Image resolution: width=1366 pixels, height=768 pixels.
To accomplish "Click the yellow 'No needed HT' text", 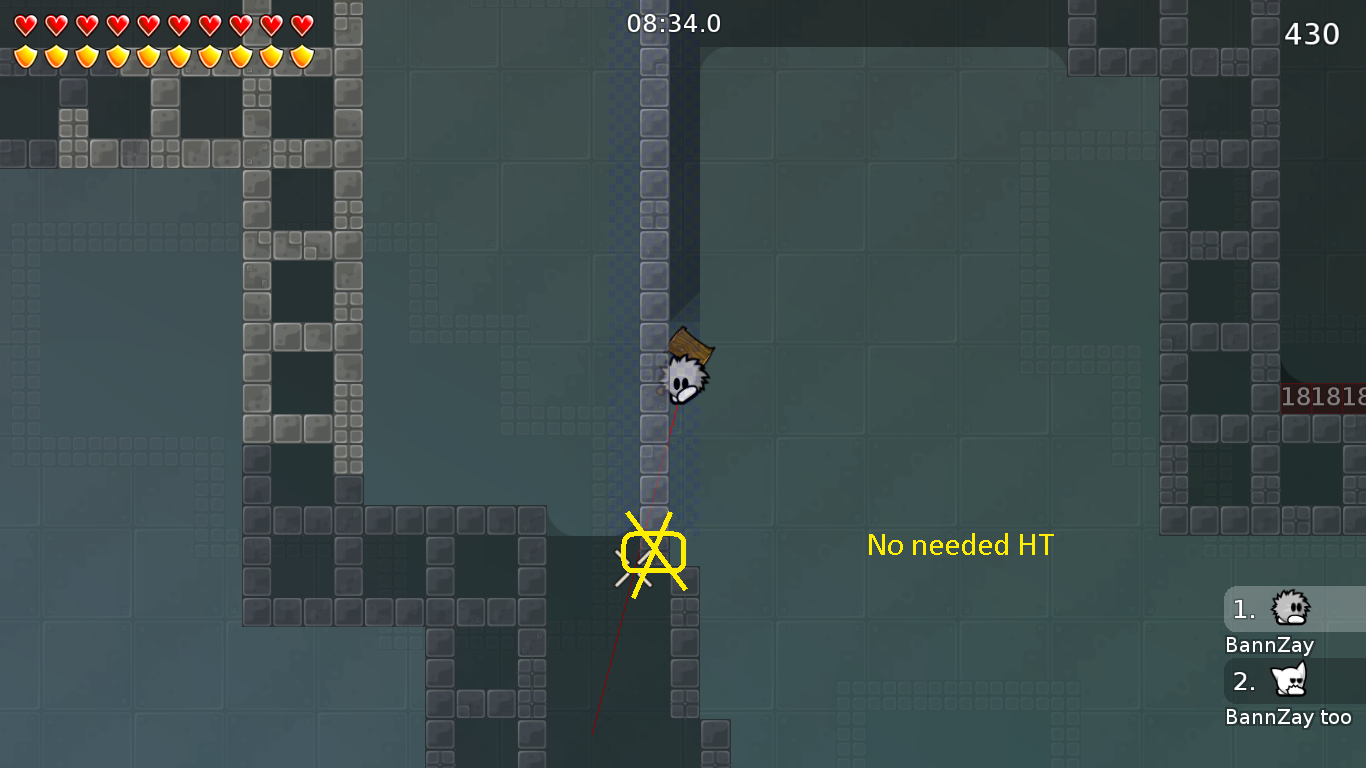I will coord(960,545).
